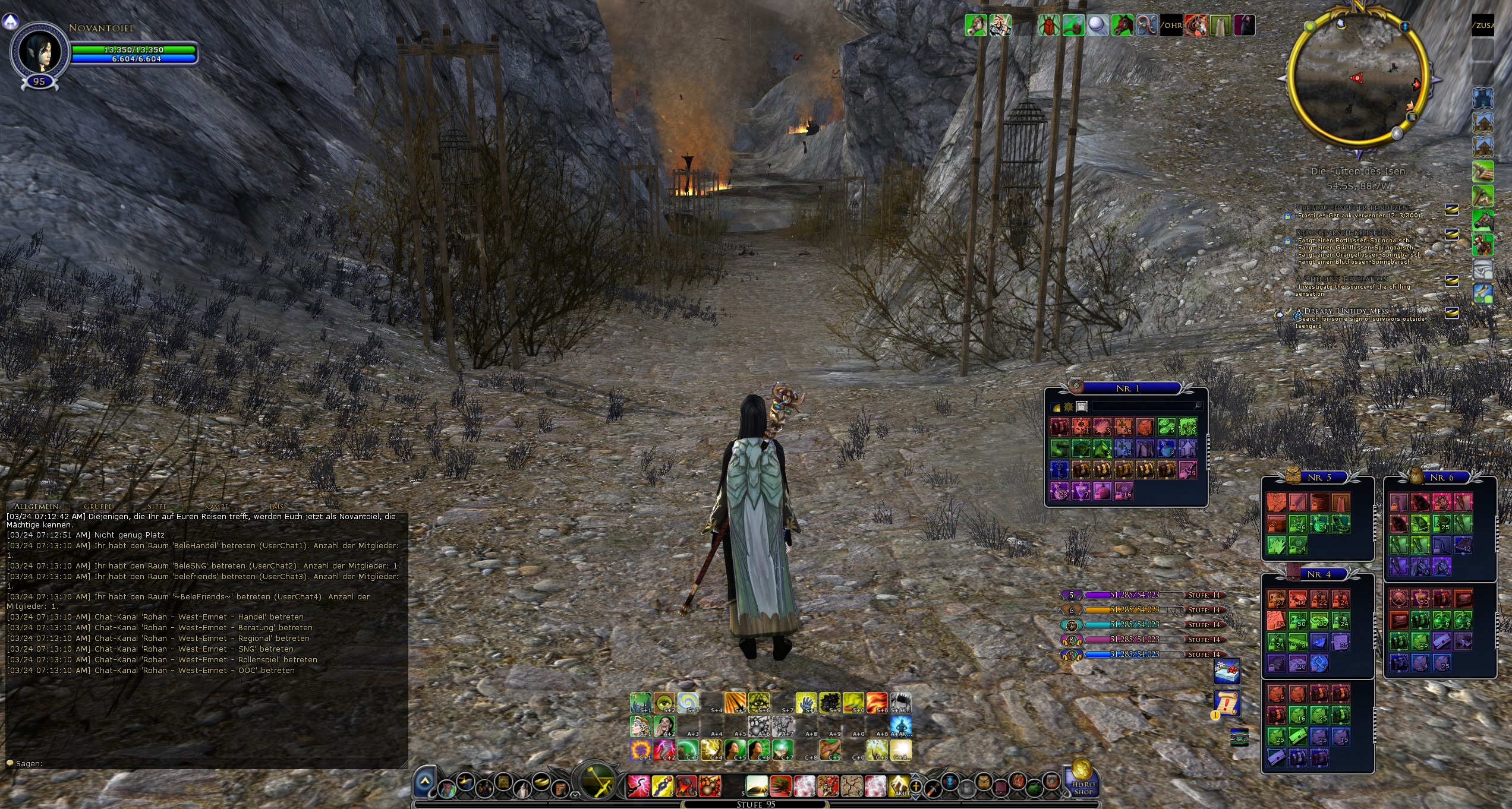This screenshot has height=809, width=1512.
Task: Activate the red lightning staff skill in slot 1
Action: click(x=638, y=786)
